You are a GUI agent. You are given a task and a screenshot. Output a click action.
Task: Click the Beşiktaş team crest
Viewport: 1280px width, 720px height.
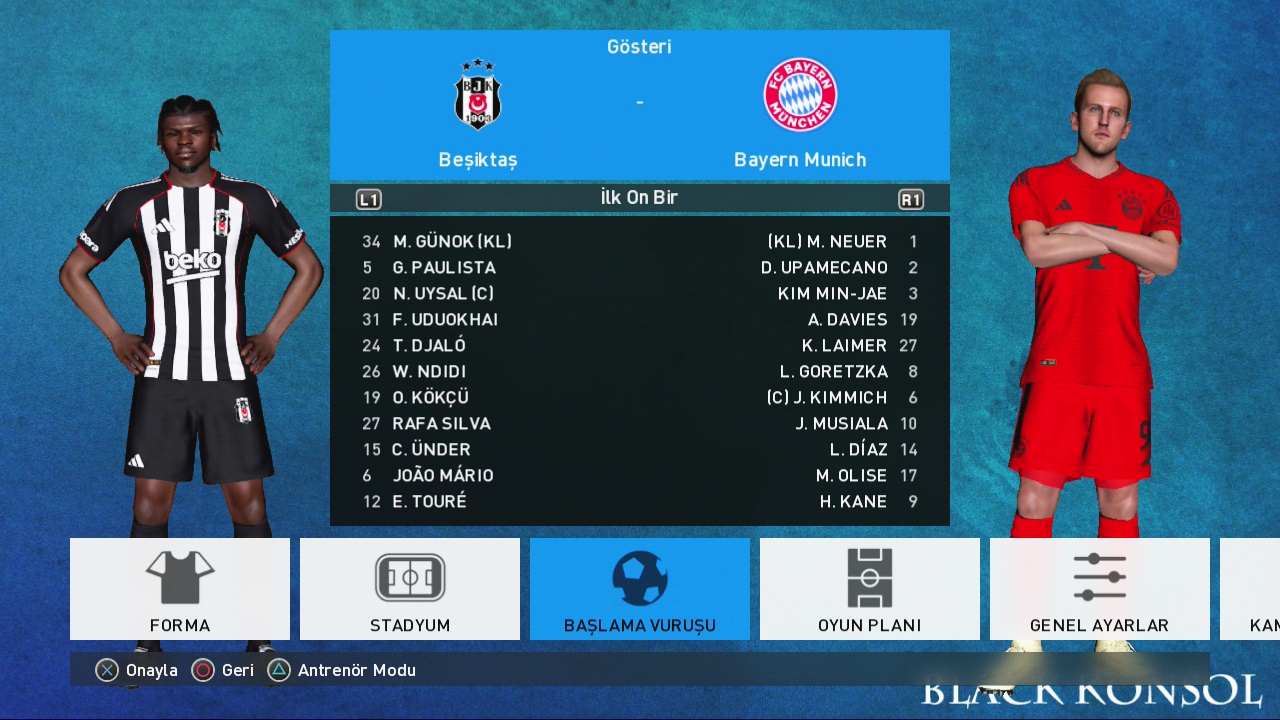[x=478, y=96]
